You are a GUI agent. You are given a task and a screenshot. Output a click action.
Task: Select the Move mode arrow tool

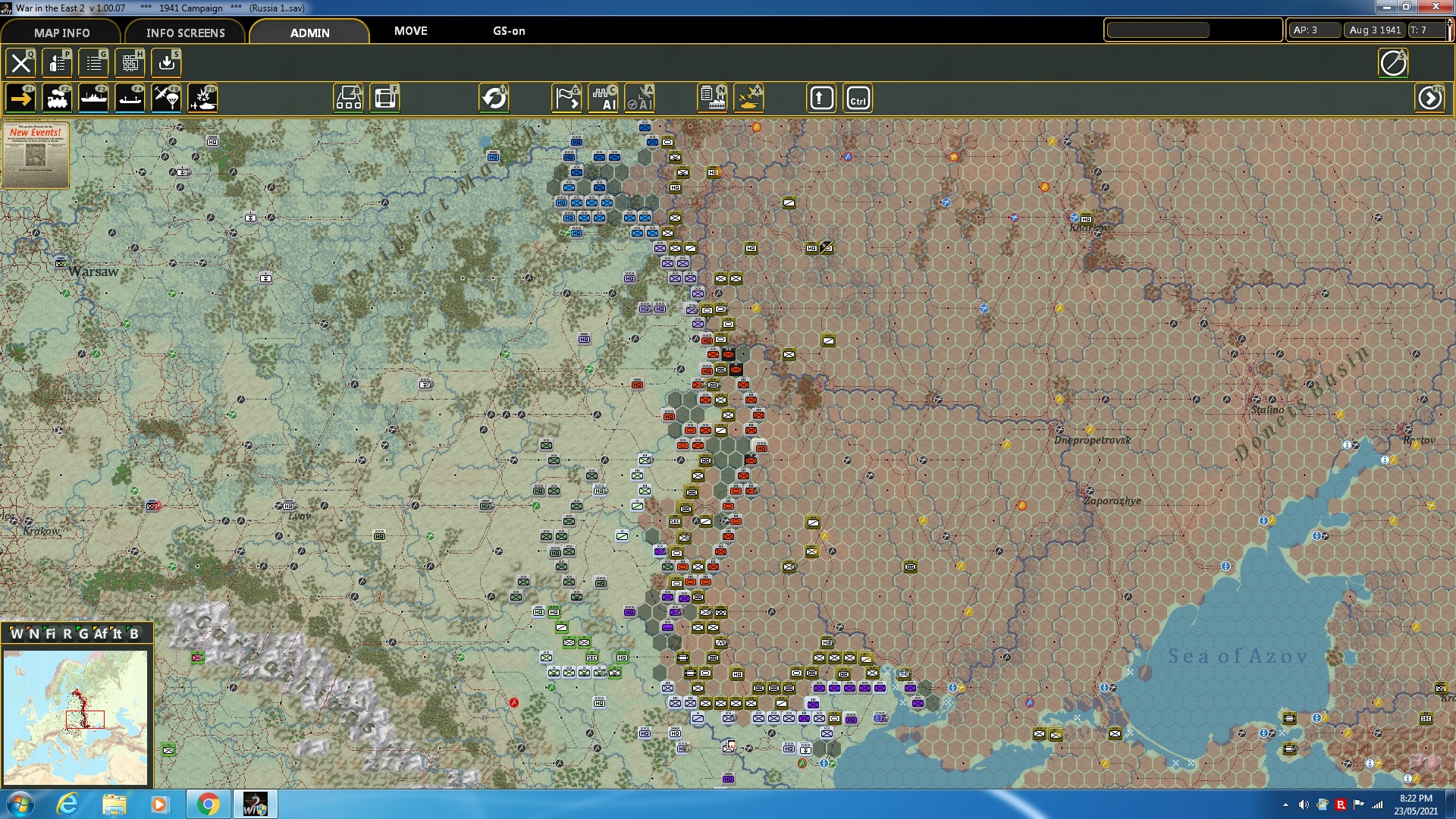click(20, 99)
